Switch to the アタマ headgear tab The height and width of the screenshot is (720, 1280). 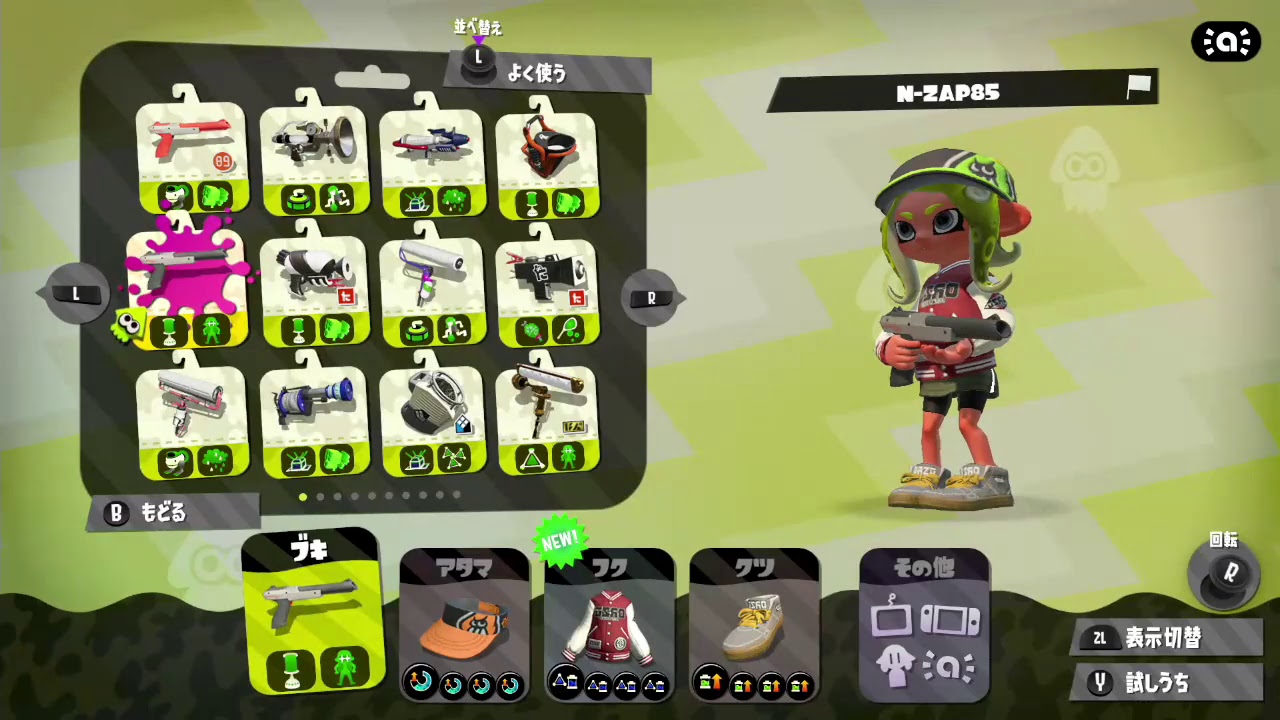[462, 620]
